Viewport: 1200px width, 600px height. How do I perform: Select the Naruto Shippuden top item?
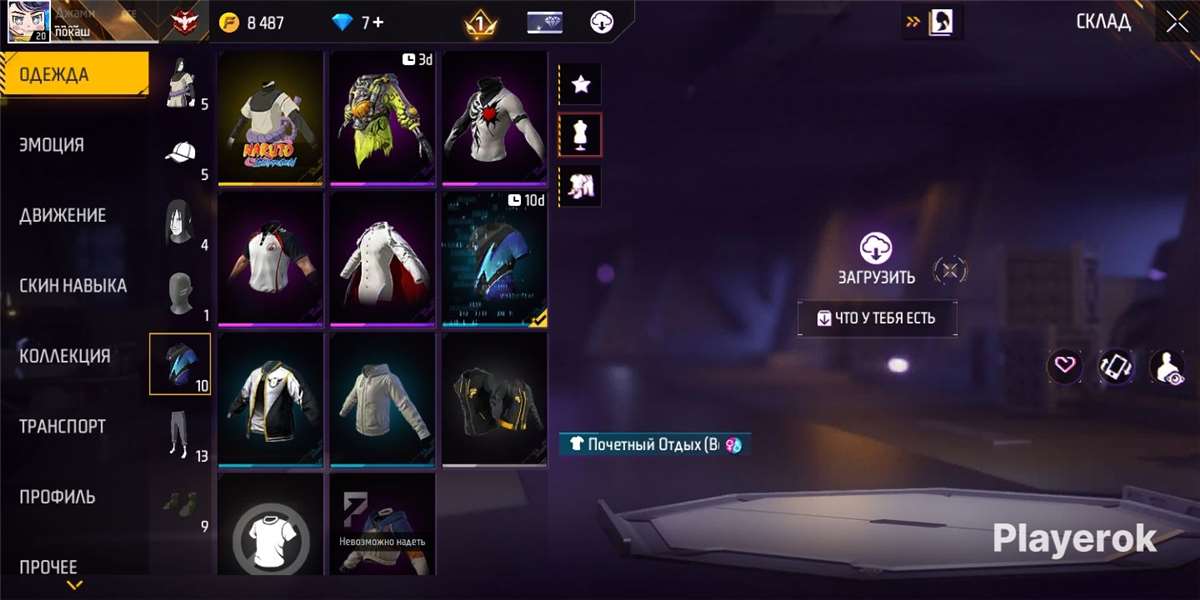tap(270, 117)
